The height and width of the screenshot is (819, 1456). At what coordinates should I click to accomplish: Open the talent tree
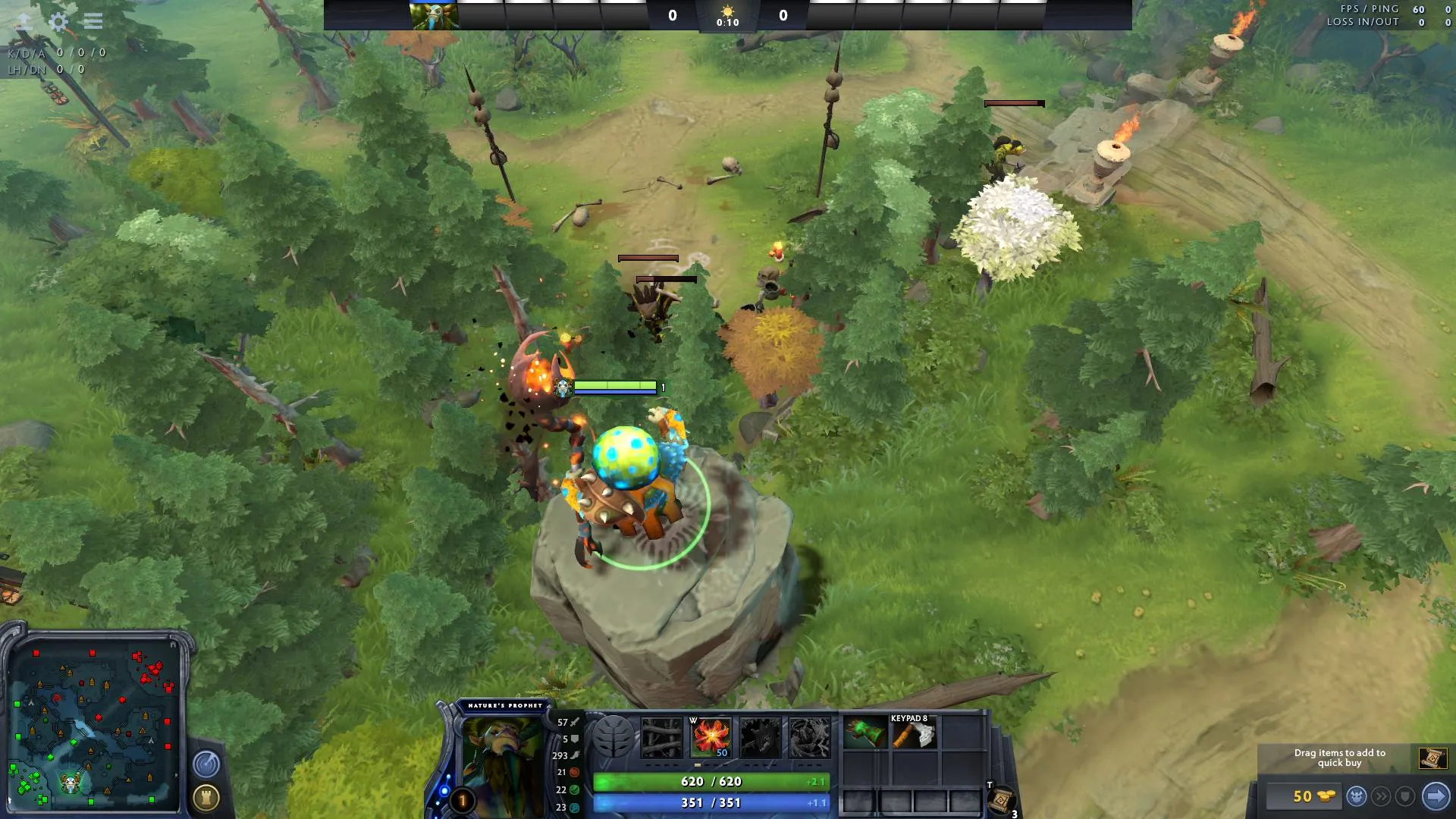(613, 736)
